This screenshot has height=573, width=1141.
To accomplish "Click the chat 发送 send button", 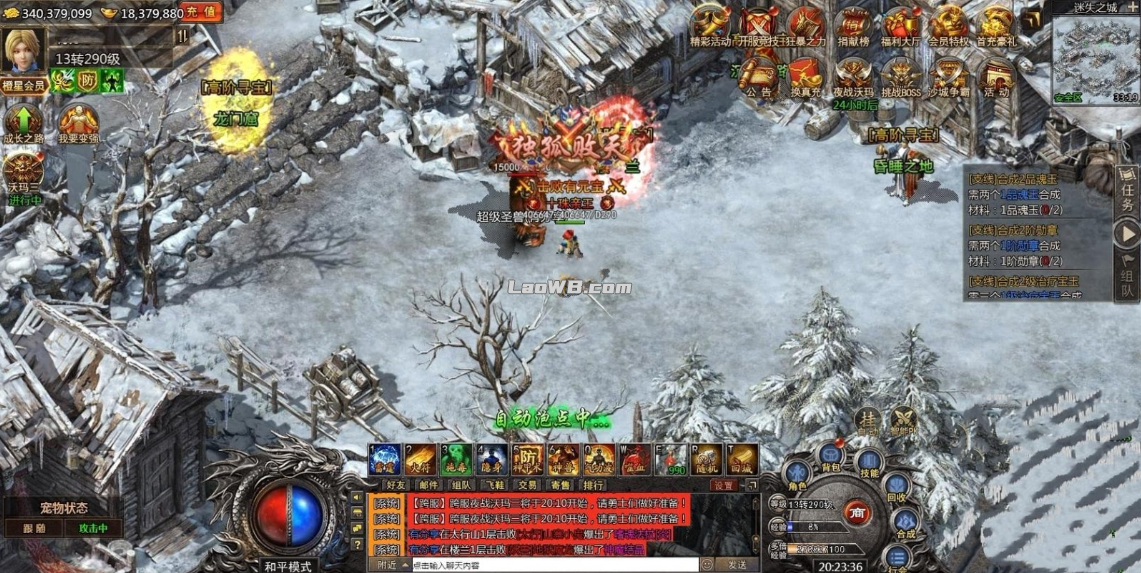I will click(x=736, y=565).
